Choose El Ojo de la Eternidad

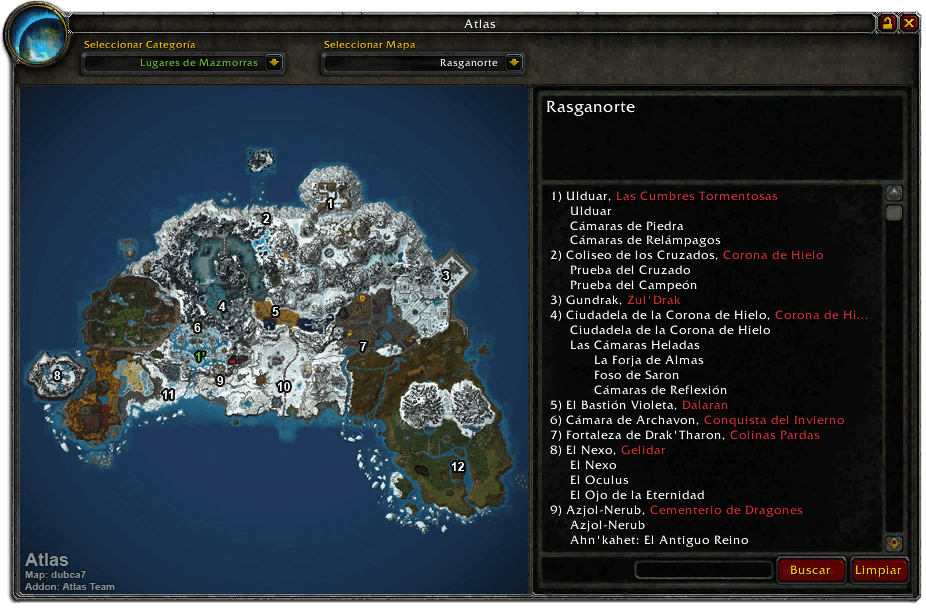[x=637, y=495]
